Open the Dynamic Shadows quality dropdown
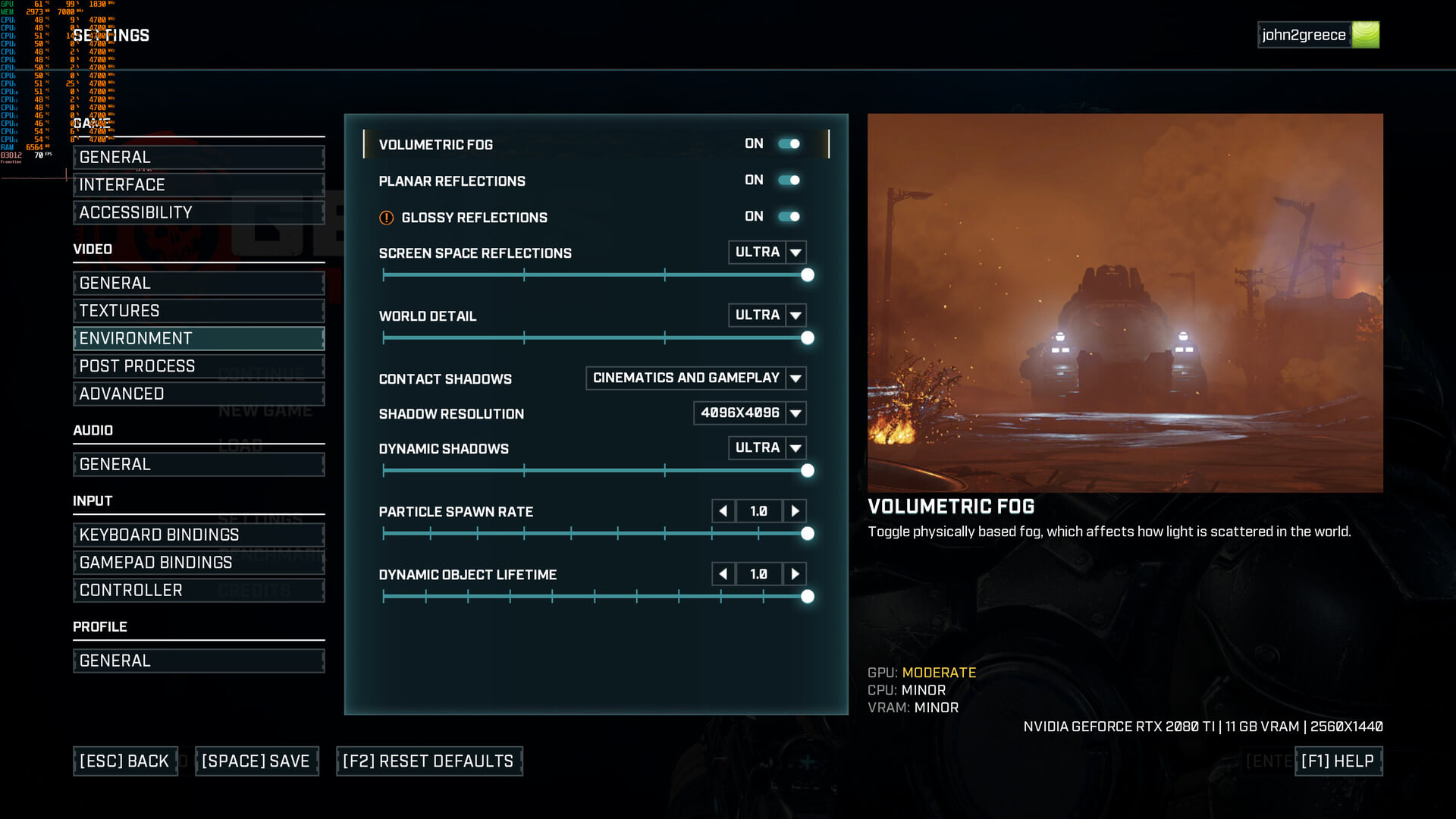This screenshot has height=819, width=1456. (795, 448)
